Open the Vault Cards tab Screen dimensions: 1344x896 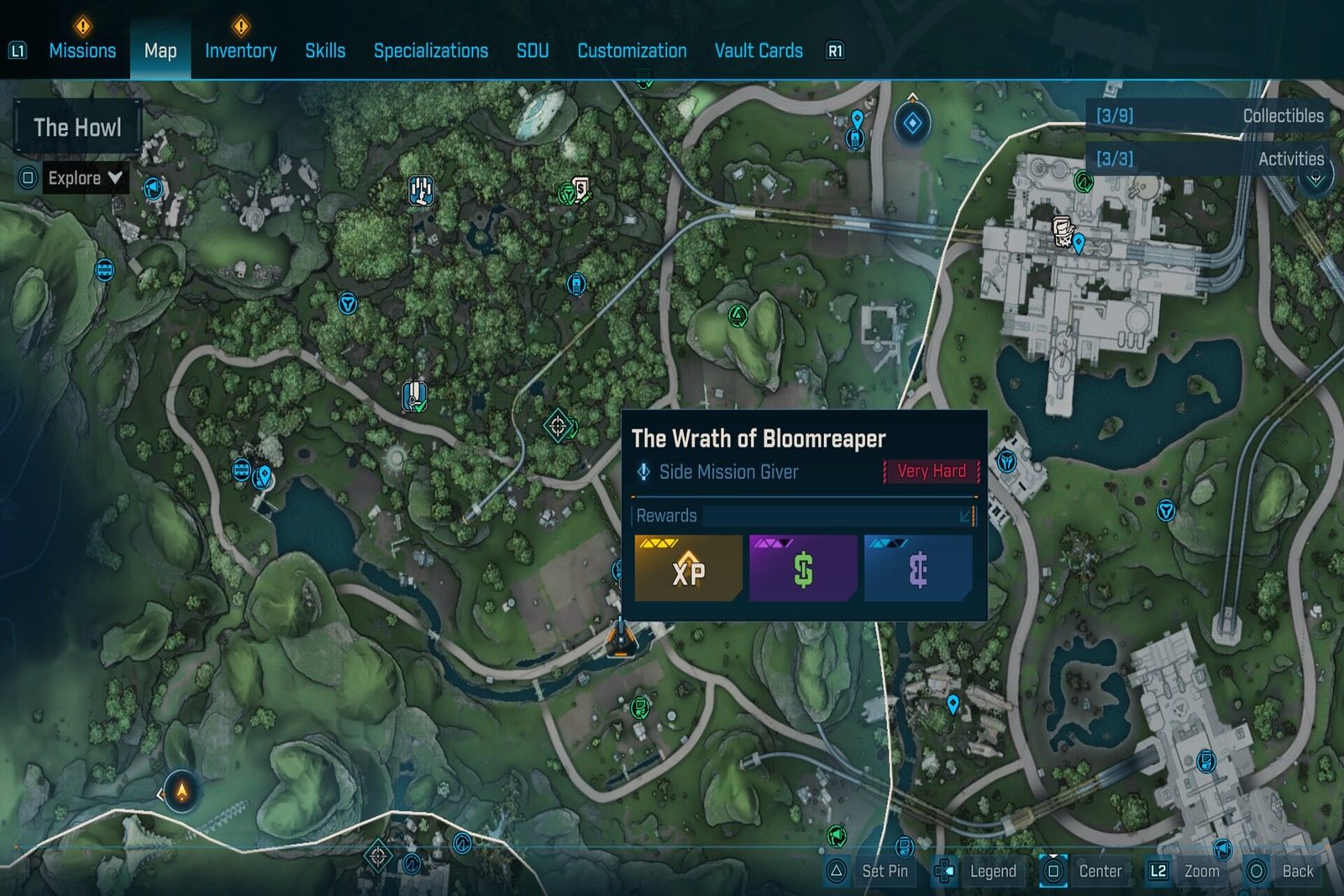pos(758,50)
